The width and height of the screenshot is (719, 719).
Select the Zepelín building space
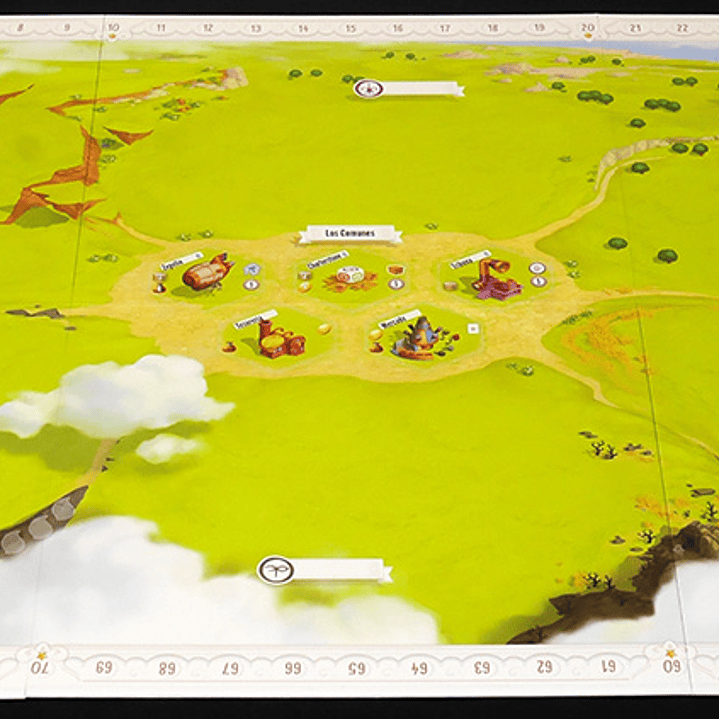click(x=205, y=276)
